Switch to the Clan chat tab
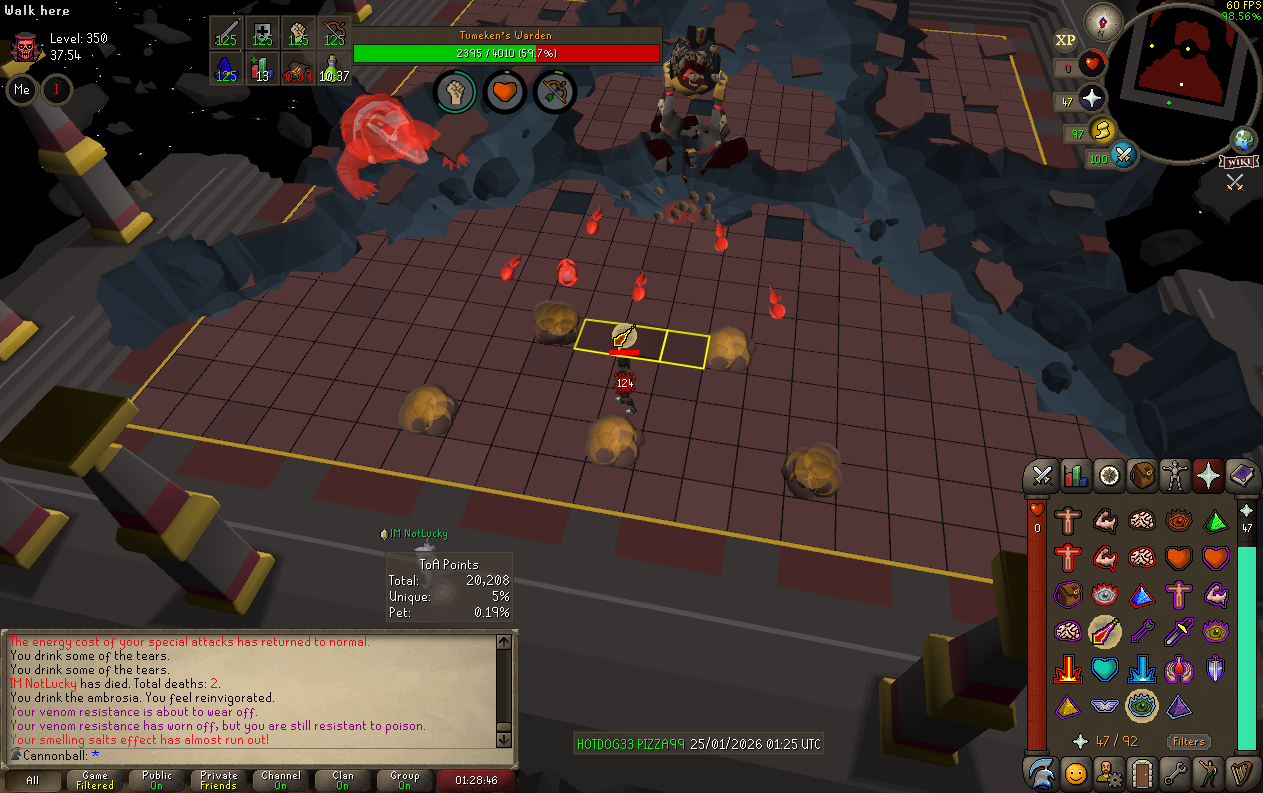Viewport: 1263px width, 793px height. [x=343, y=780]
